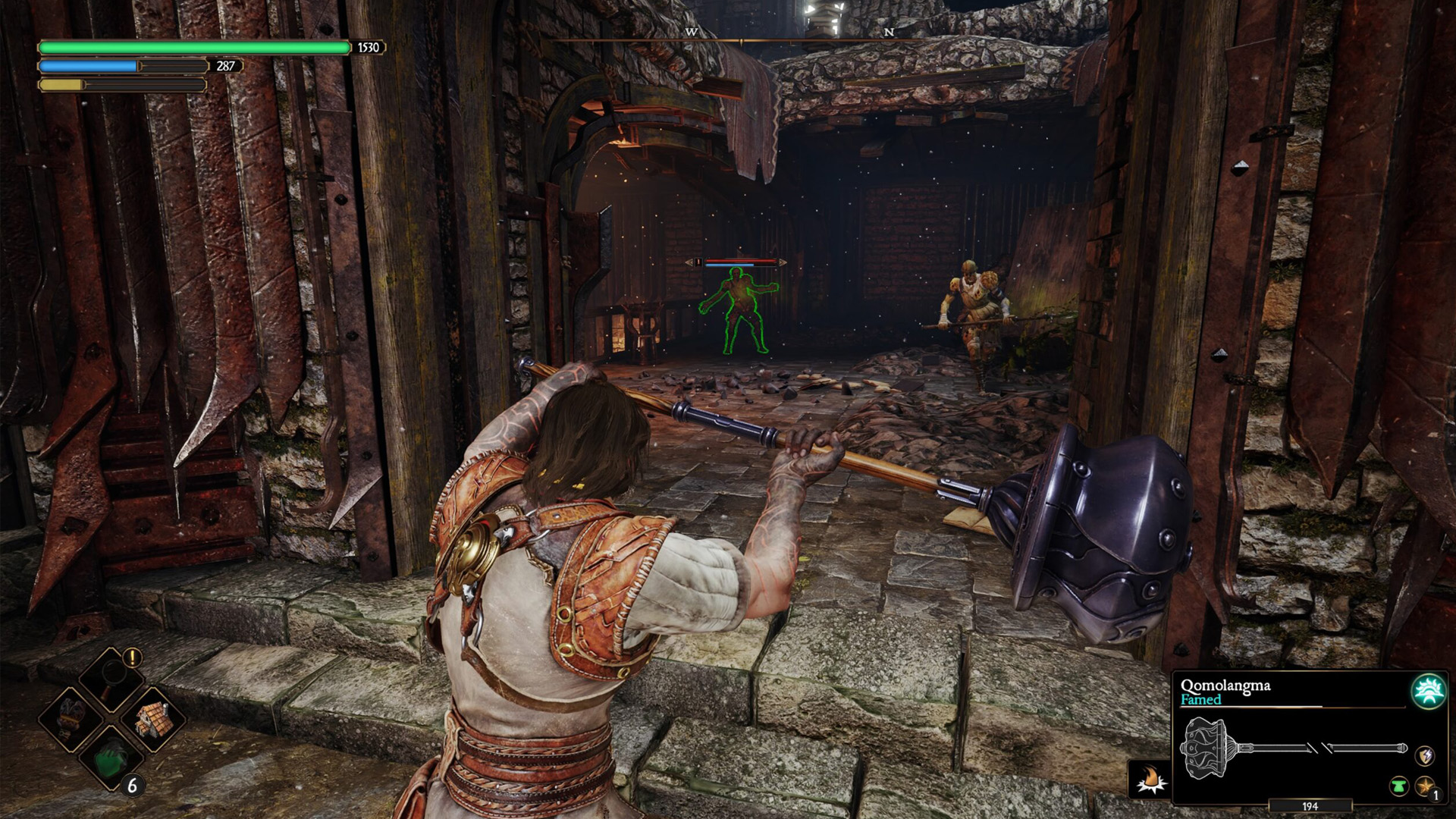Click the Qomolangma weapon thumbnail
1456x819 pixels.
click(1282, 747)
